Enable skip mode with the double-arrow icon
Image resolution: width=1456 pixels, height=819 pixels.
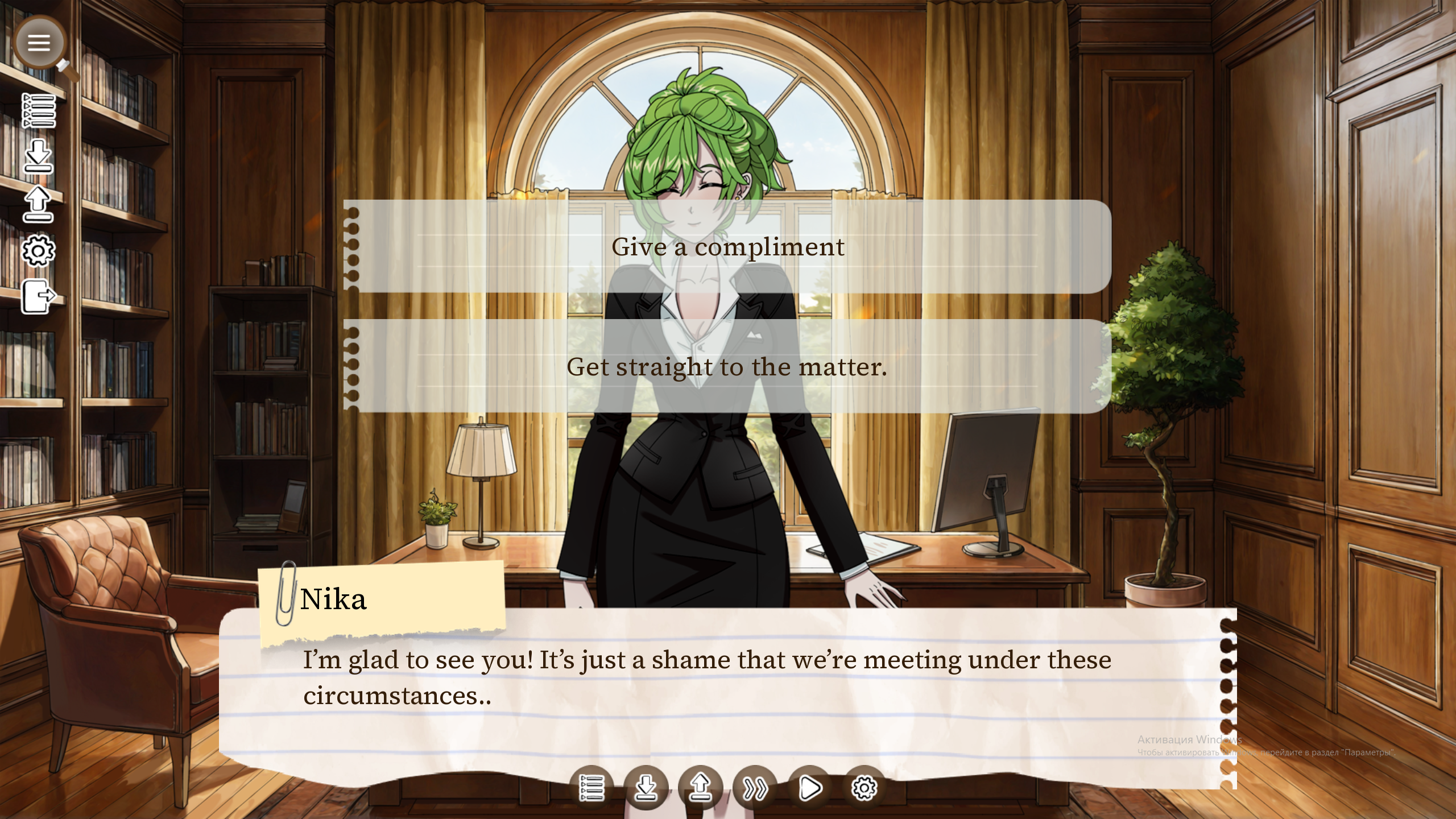(x=756, y=788)
